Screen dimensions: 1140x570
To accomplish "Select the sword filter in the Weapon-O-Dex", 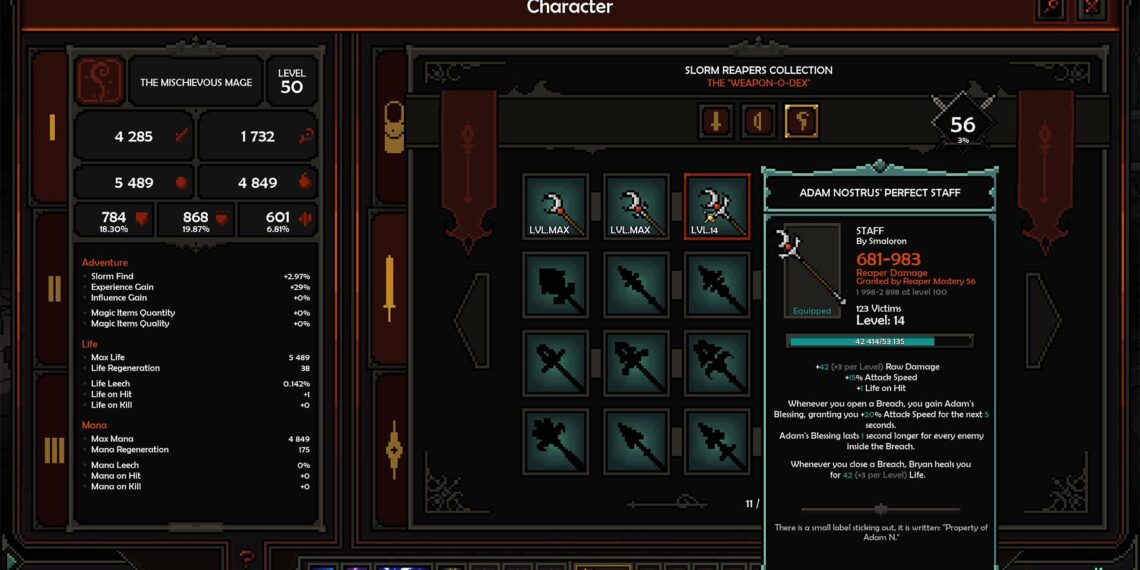I will point(715,122).
